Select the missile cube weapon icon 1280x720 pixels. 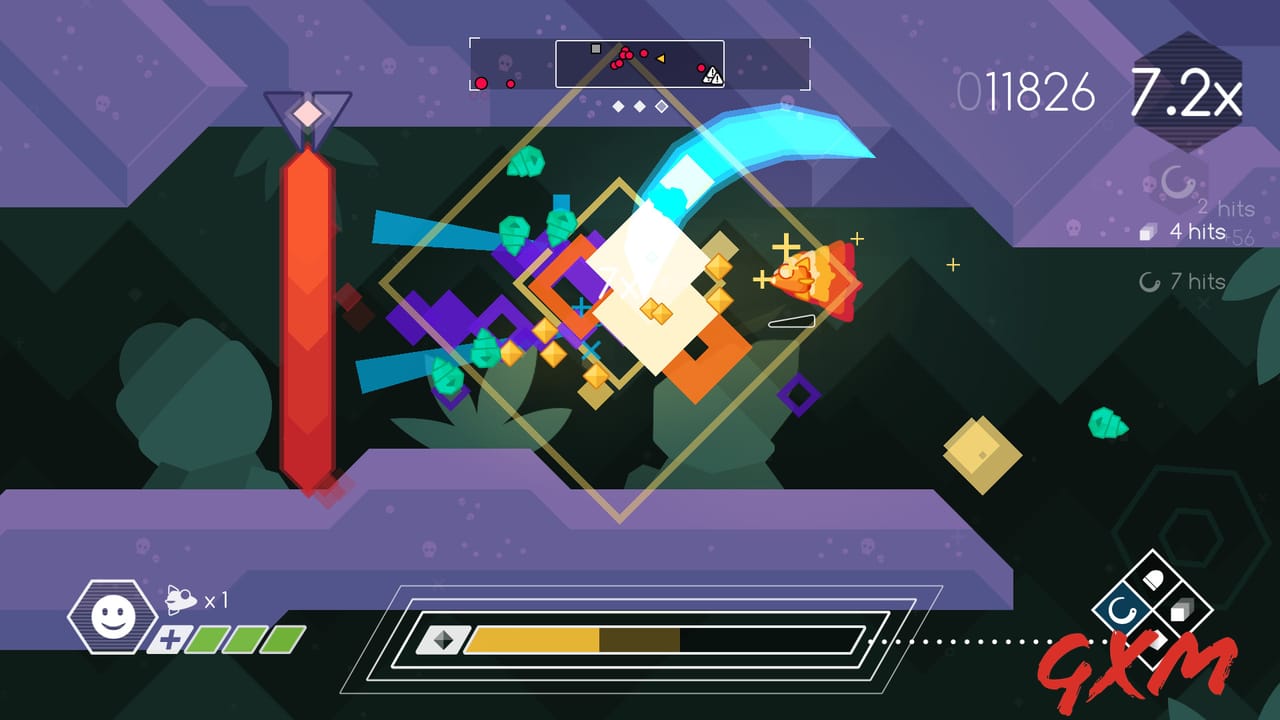[x=1181, y=610]
